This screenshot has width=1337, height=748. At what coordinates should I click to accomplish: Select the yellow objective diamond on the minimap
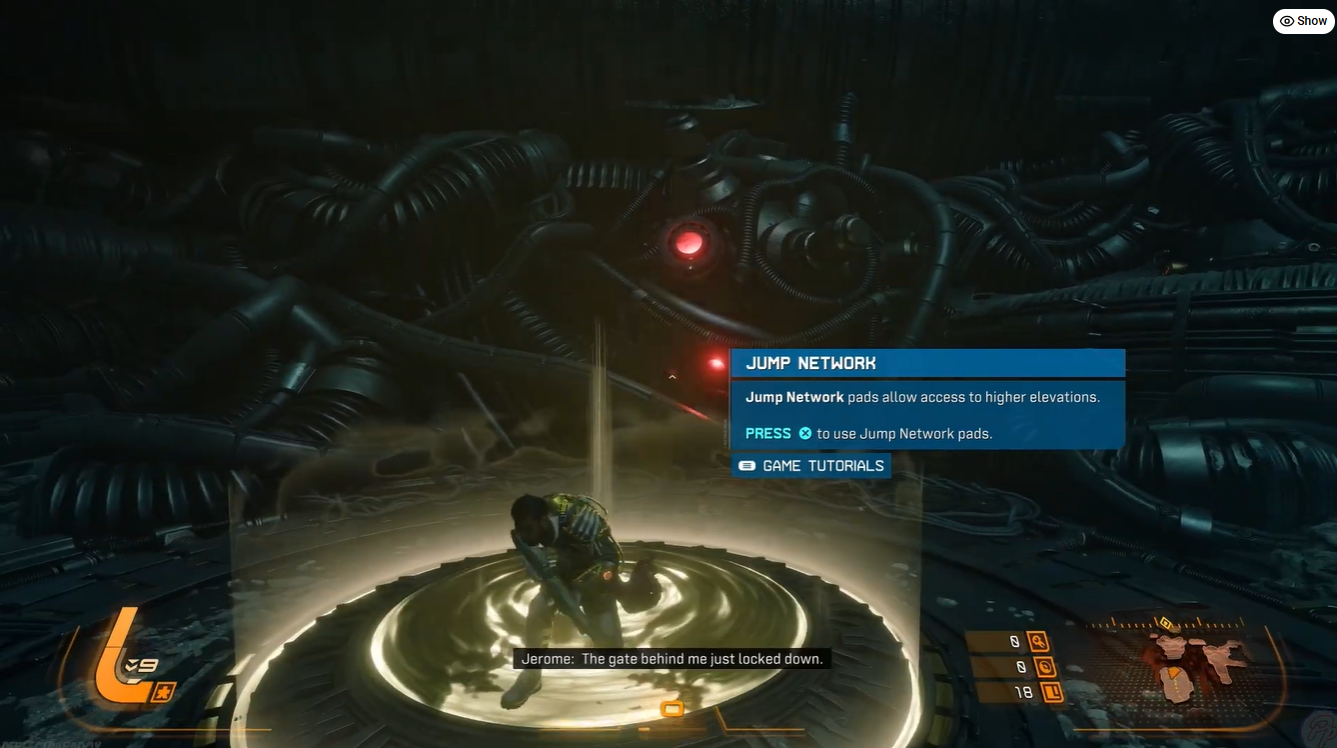coord(1165,621)
